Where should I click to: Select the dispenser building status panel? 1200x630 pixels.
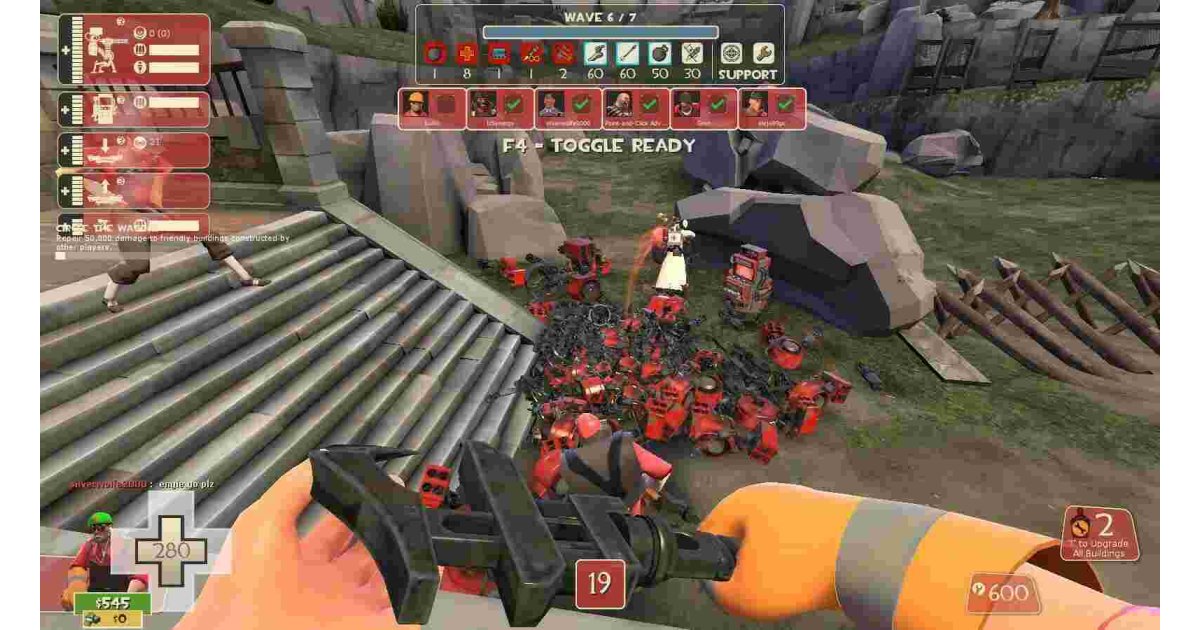(133, 110)
